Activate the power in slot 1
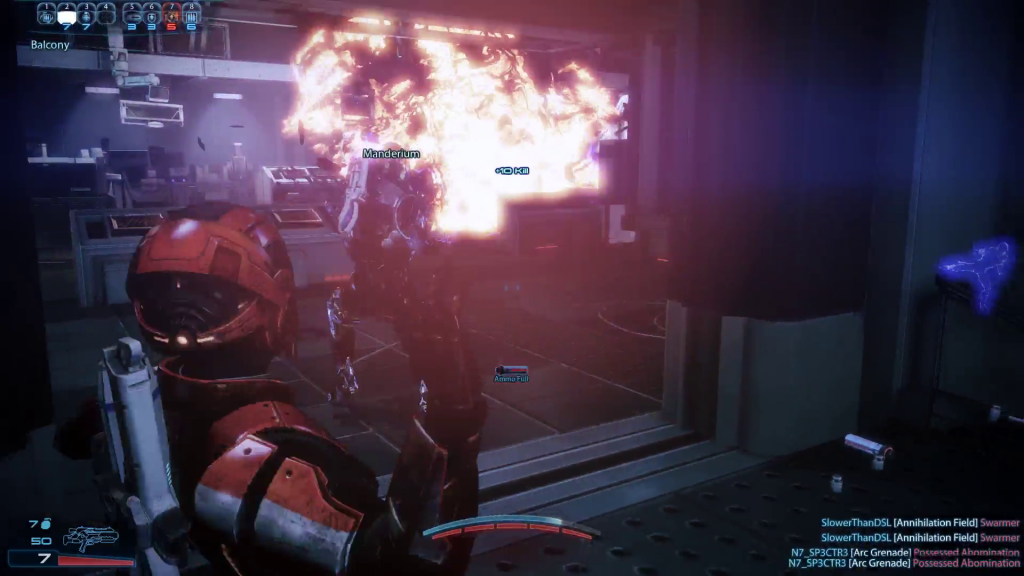 [x=47, y=15]
